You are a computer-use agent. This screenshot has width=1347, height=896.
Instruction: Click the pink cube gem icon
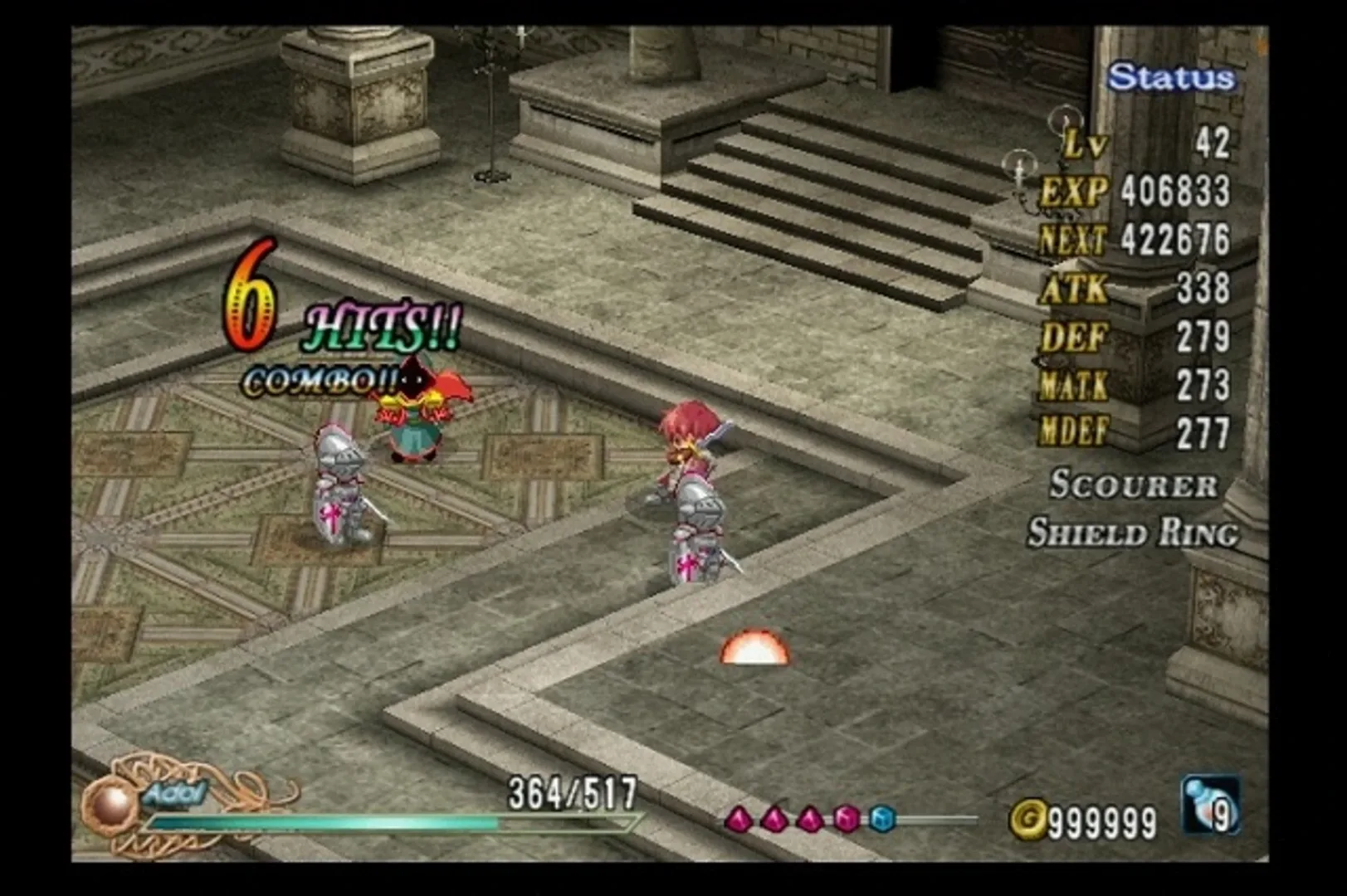[845, 819]
